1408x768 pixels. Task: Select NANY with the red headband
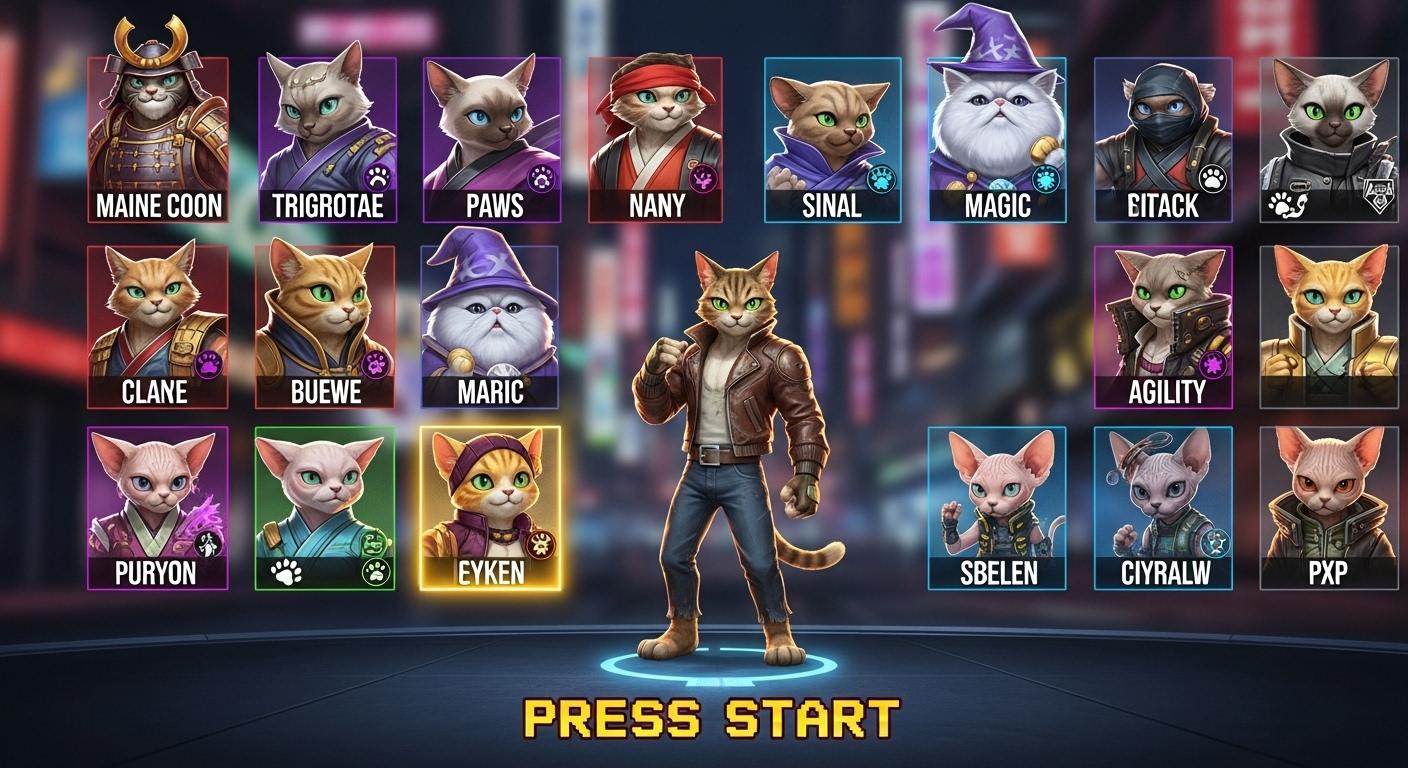coord(656,138)
